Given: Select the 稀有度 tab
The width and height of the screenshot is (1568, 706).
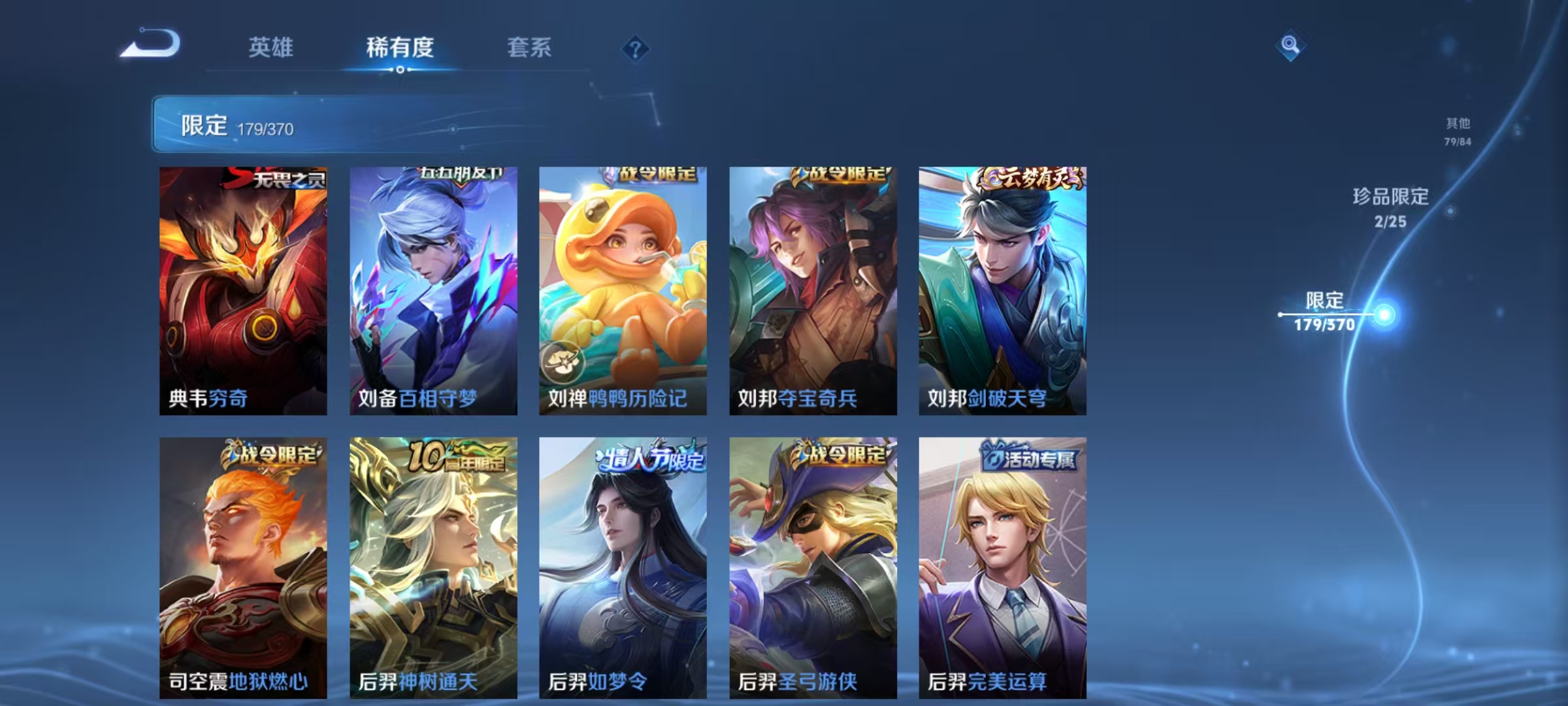Looking at the screenshot, I should pyautogui.click(x=400, y=48).
